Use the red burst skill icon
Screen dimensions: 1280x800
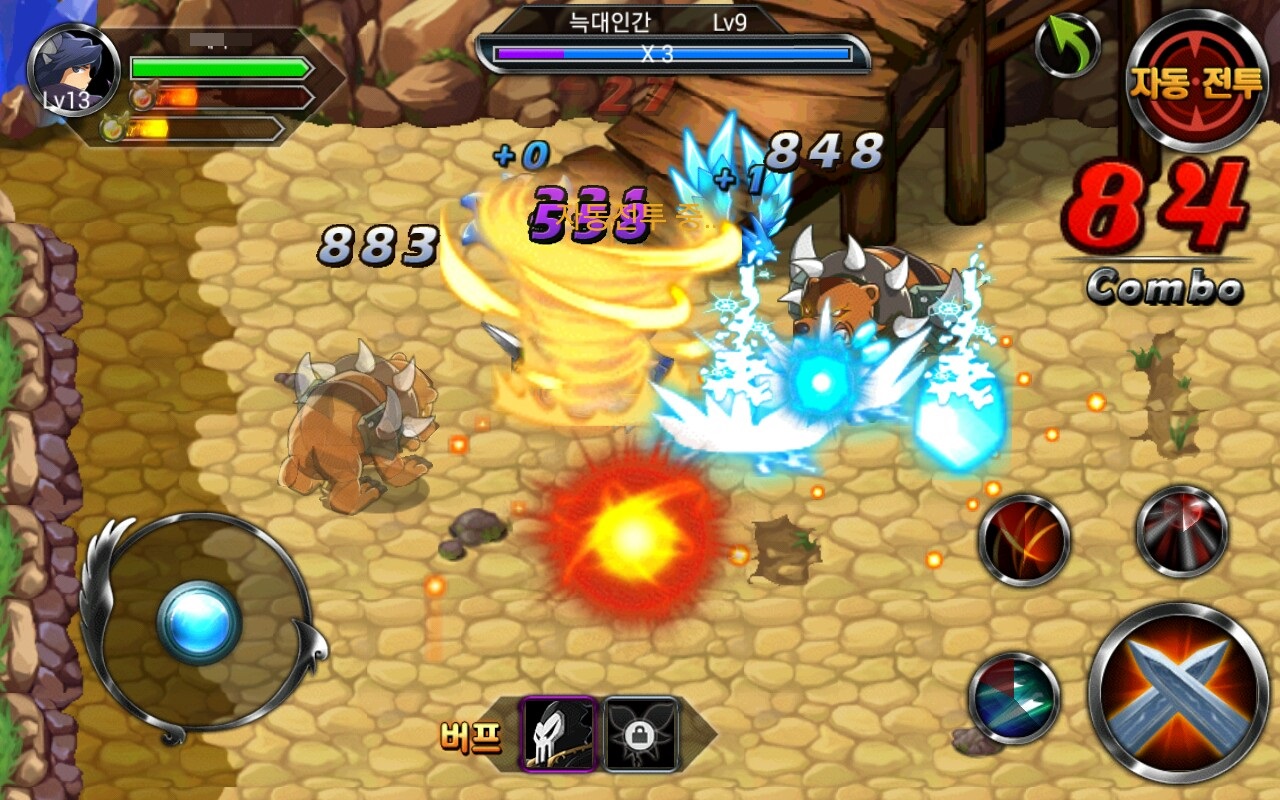click(x=1182, y=531)
